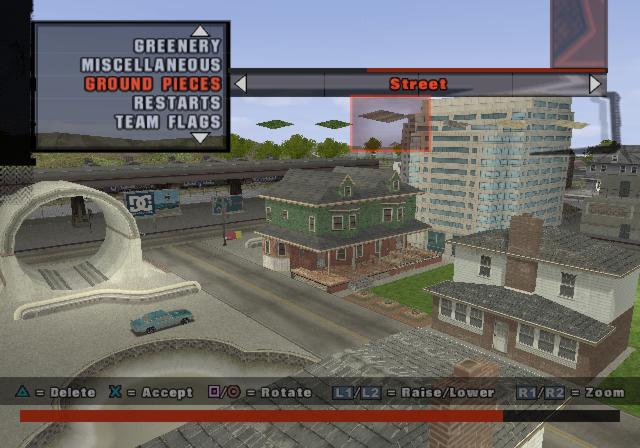Select the Greenery category
The image size is (640, 448).
click(x=177, y=46)
